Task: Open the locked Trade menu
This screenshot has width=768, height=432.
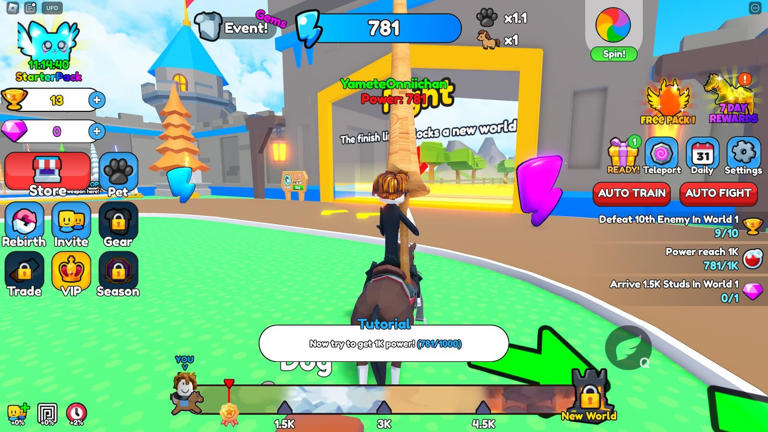Action: [x=24, y=273]
